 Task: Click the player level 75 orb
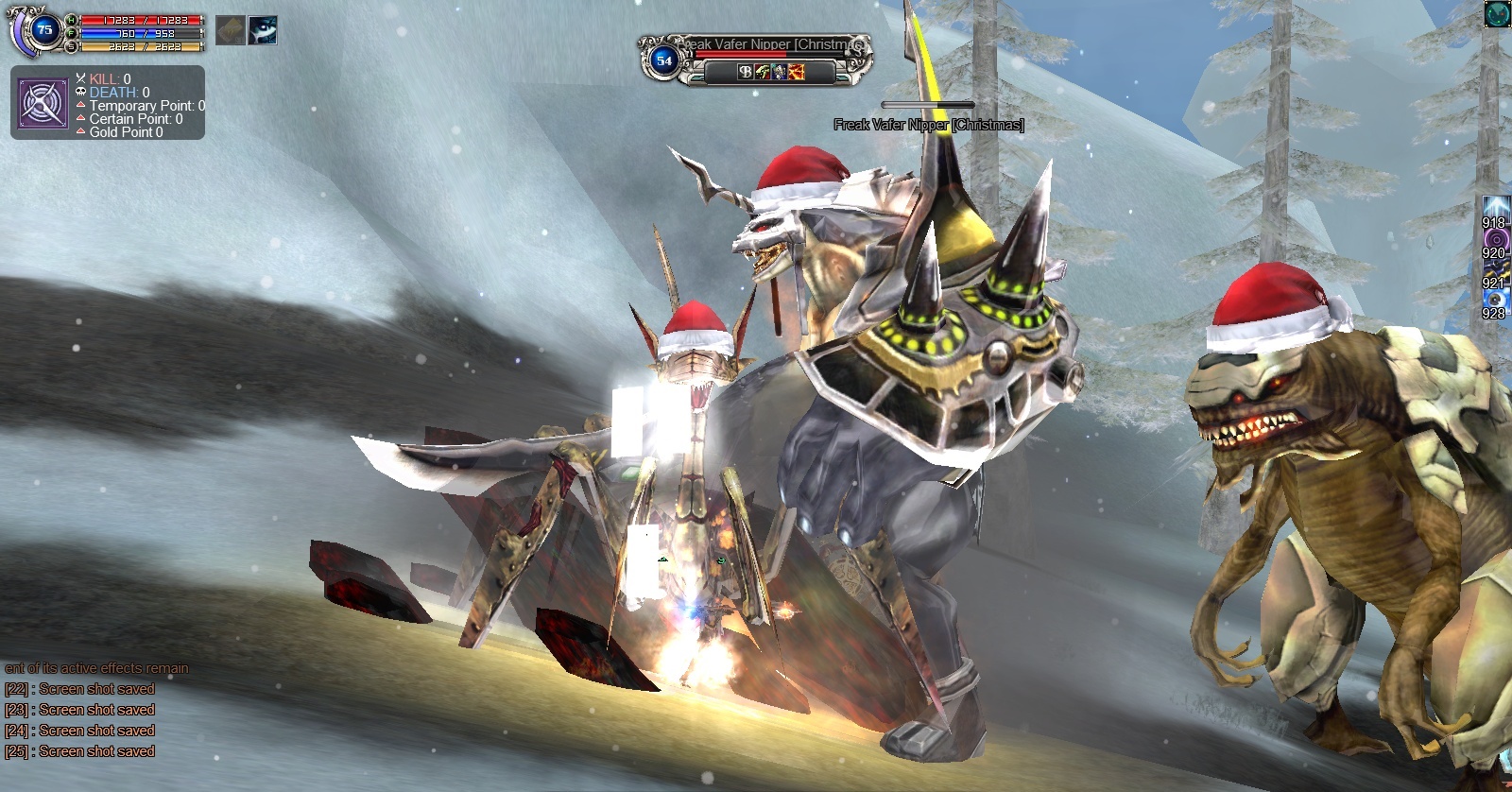pyautogui.click(x=43, y=30)
